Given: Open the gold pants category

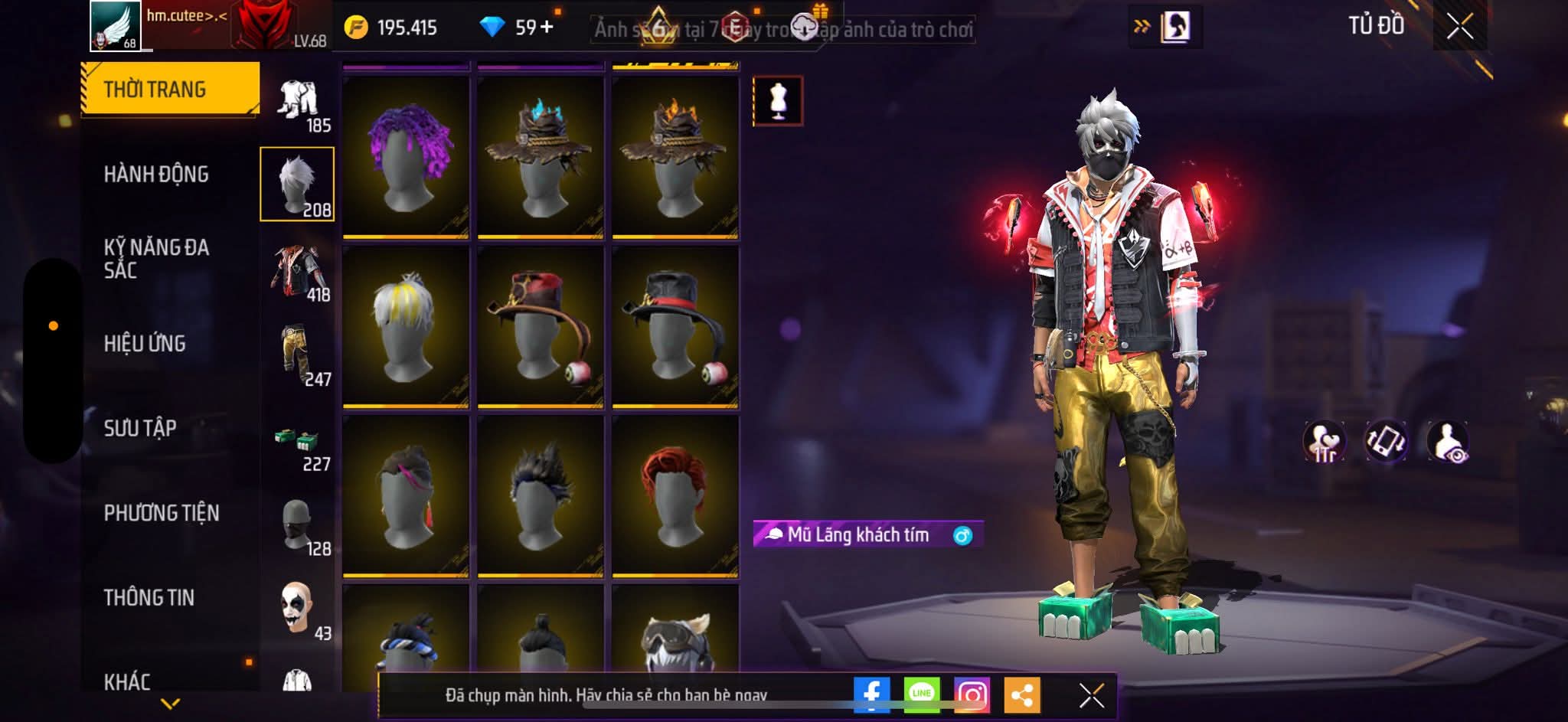Looking at the screenshot, I should pos(298,356).
